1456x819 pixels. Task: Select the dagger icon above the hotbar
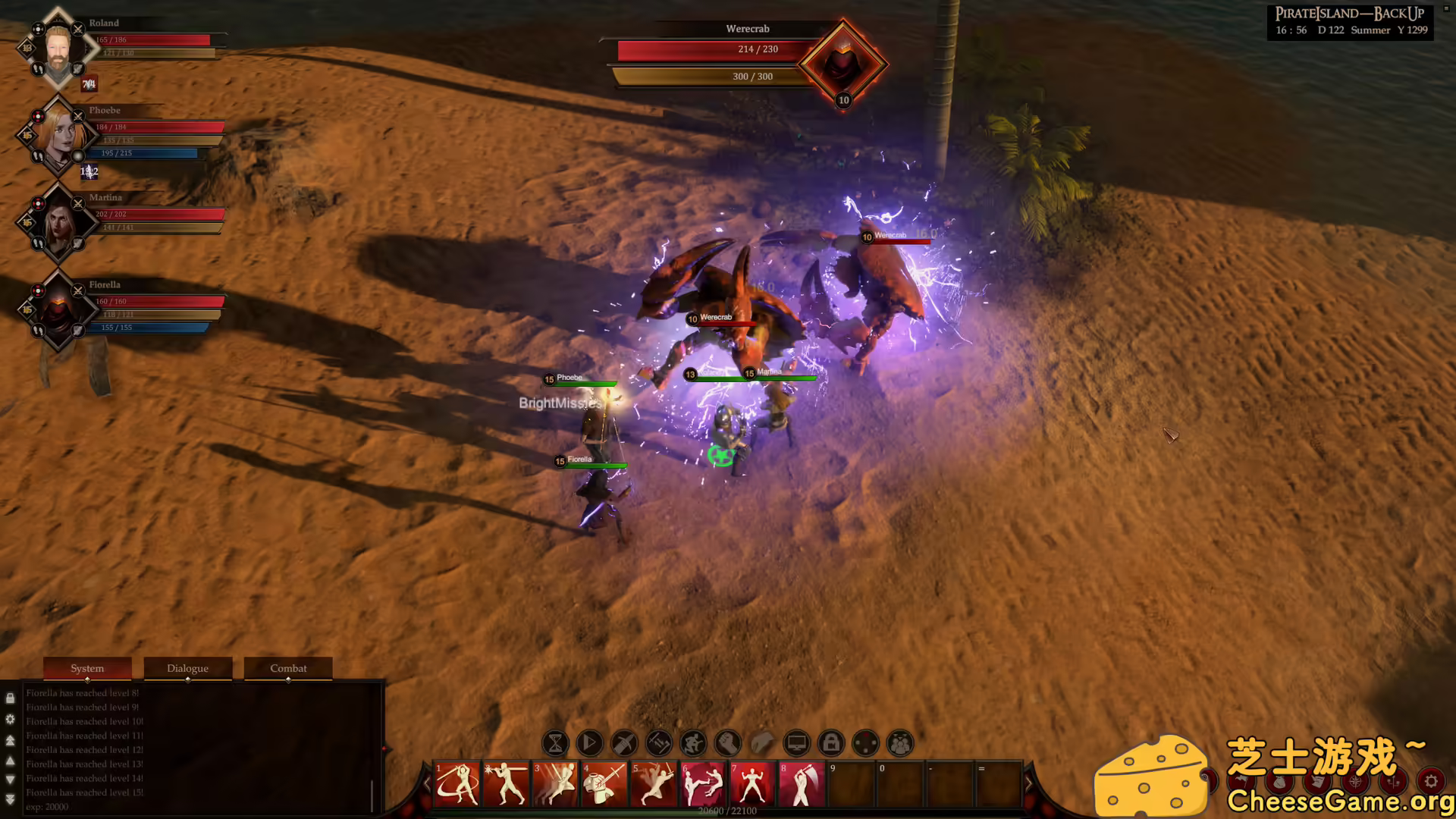pos(624,743)
